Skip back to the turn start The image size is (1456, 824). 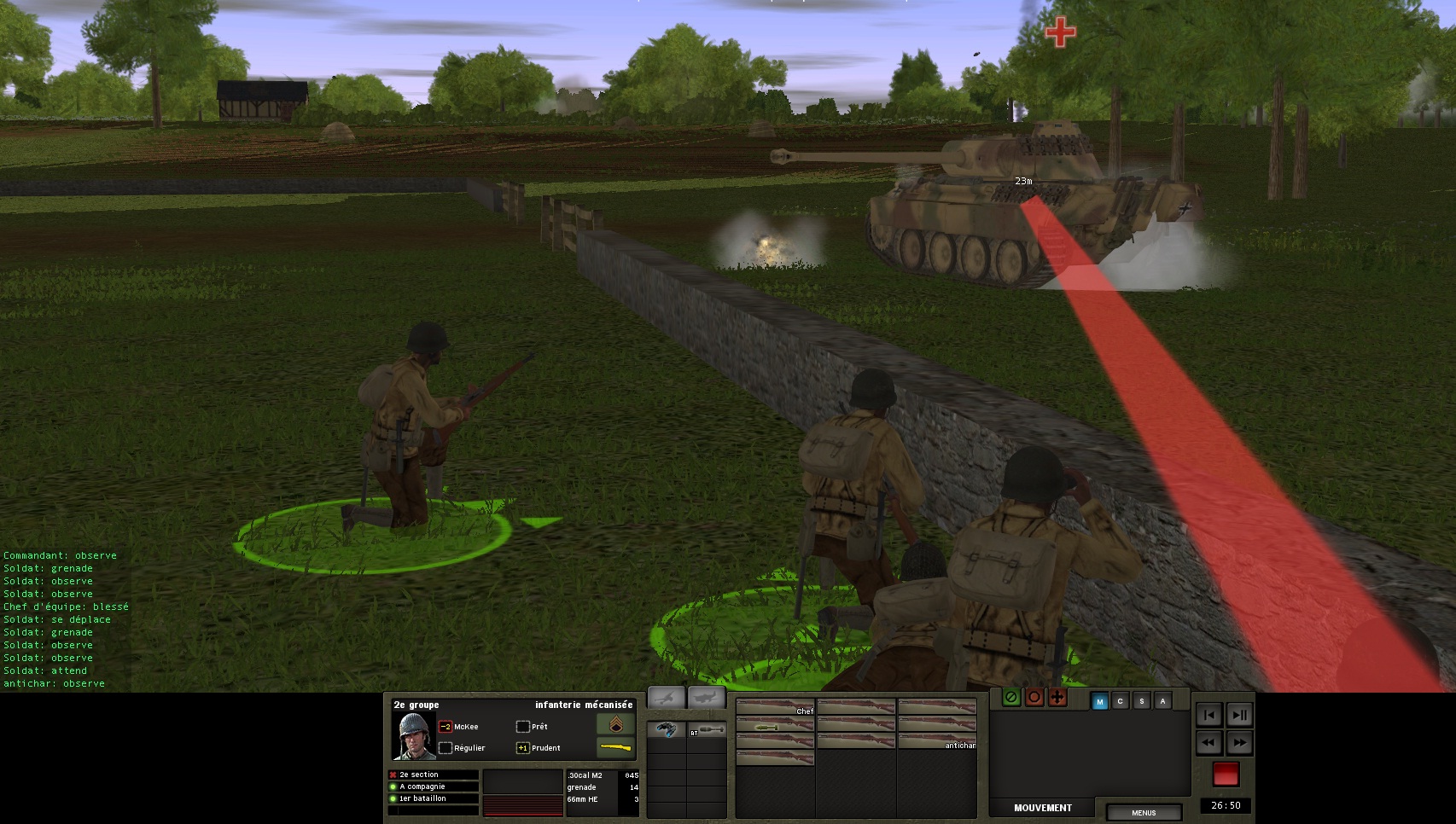click(1208, 715)
